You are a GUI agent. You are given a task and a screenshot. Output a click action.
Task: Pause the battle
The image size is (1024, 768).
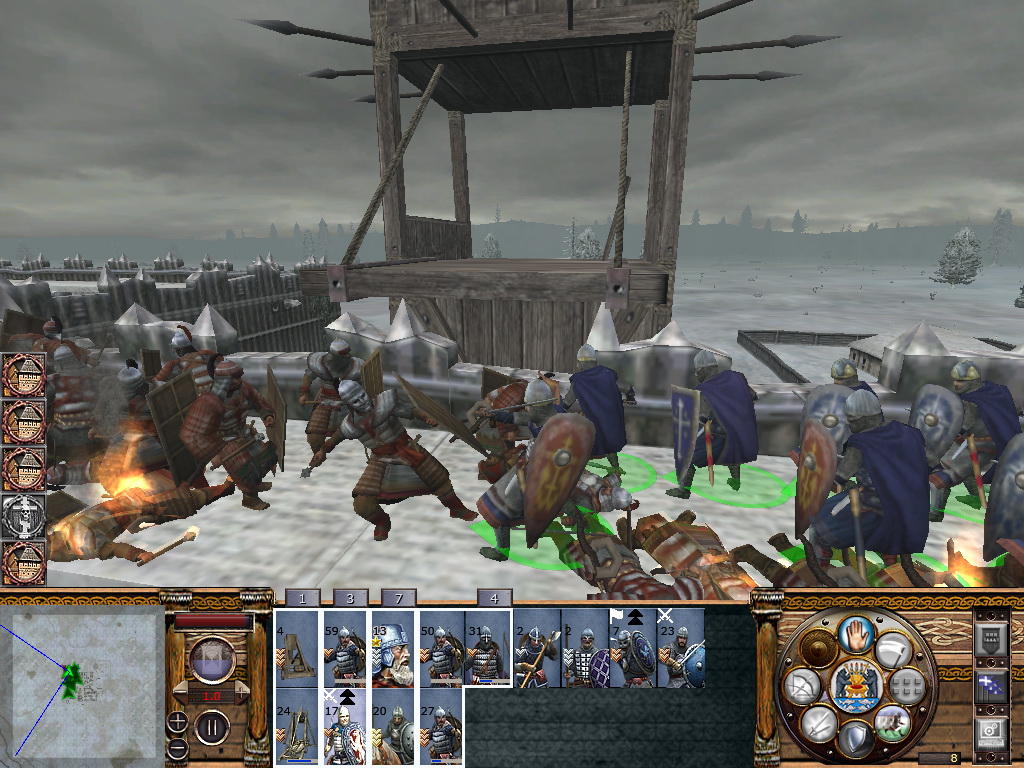click(211, 727)
